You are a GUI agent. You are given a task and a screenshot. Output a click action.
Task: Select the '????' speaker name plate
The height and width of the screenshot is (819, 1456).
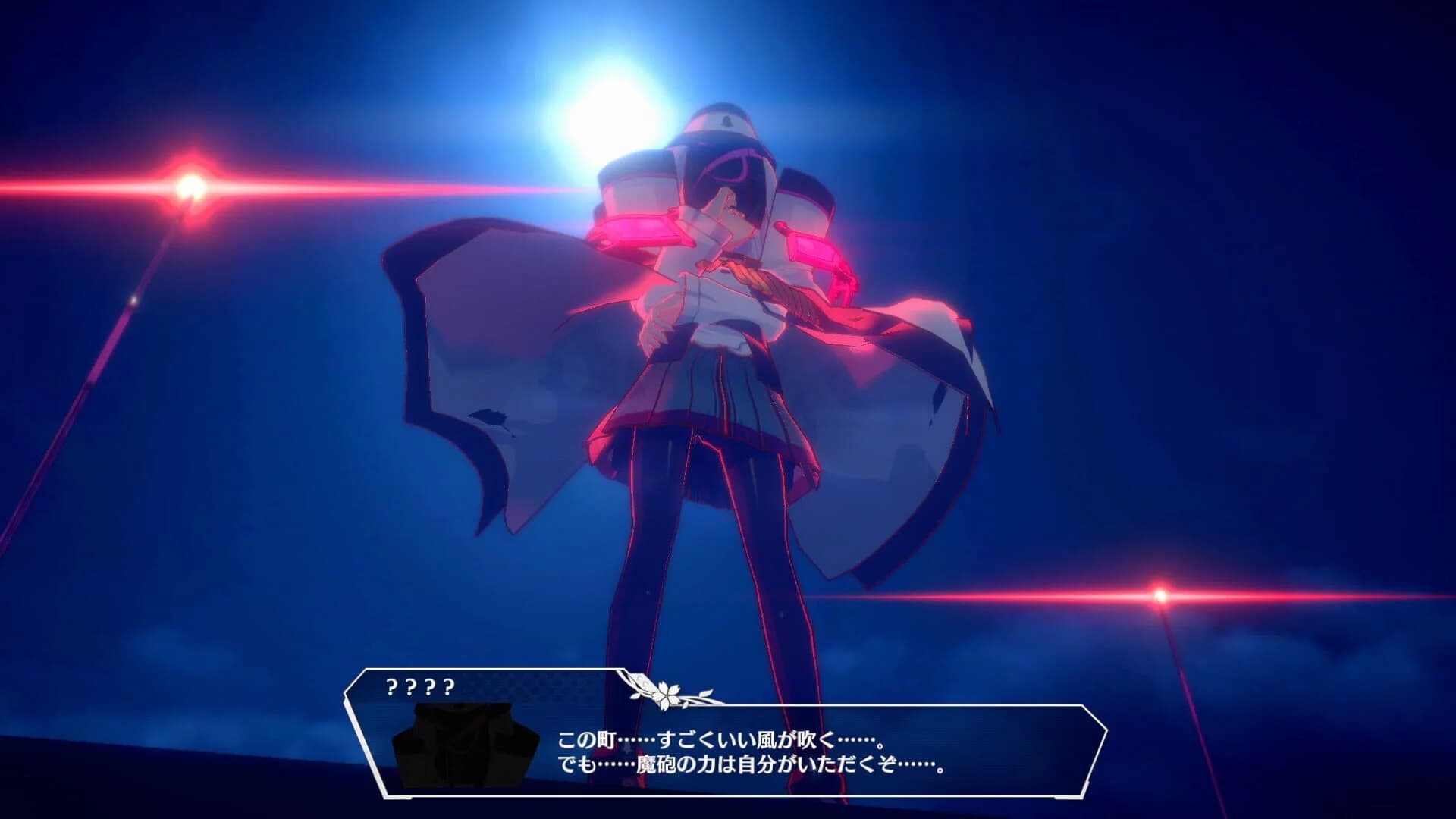coord(421,686)
